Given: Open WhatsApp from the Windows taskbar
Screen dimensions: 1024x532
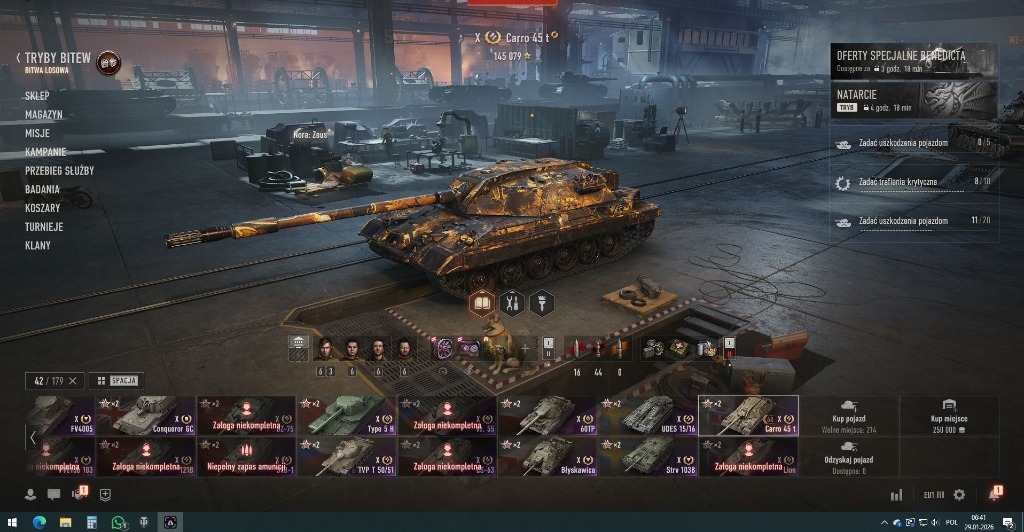Looking at the screenshot, I should [118, 522].
